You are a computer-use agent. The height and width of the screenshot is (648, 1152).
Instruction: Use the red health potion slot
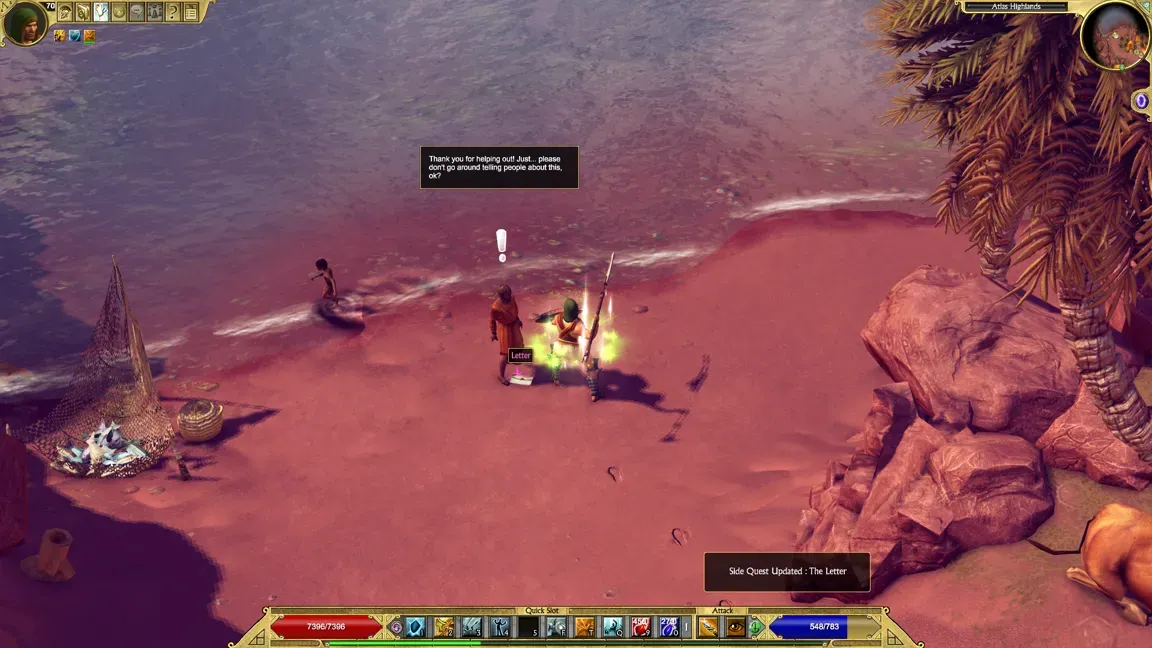point(641,627)
